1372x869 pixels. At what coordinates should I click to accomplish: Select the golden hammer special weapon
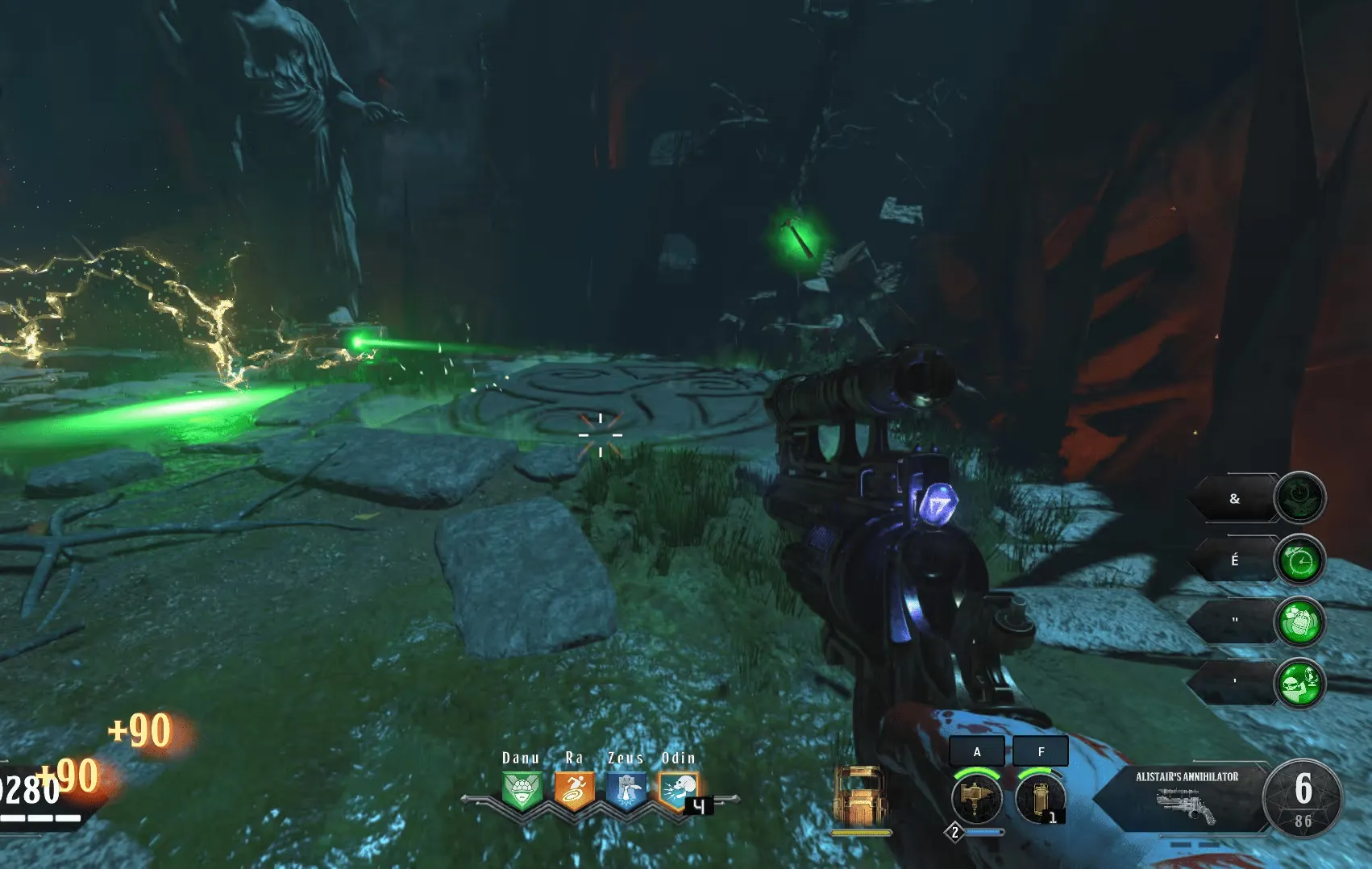976,798
